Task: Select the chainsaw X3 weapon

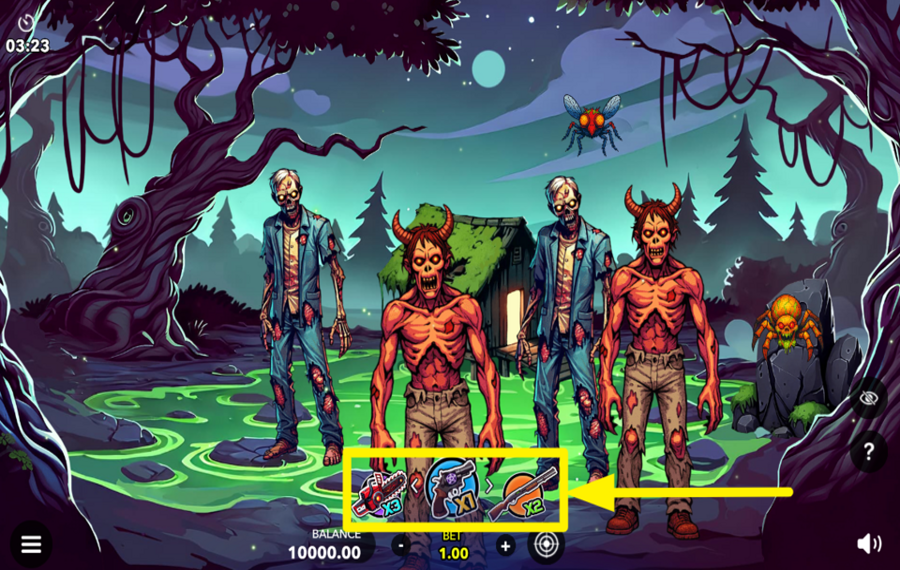Action: (x=379, y=492)
